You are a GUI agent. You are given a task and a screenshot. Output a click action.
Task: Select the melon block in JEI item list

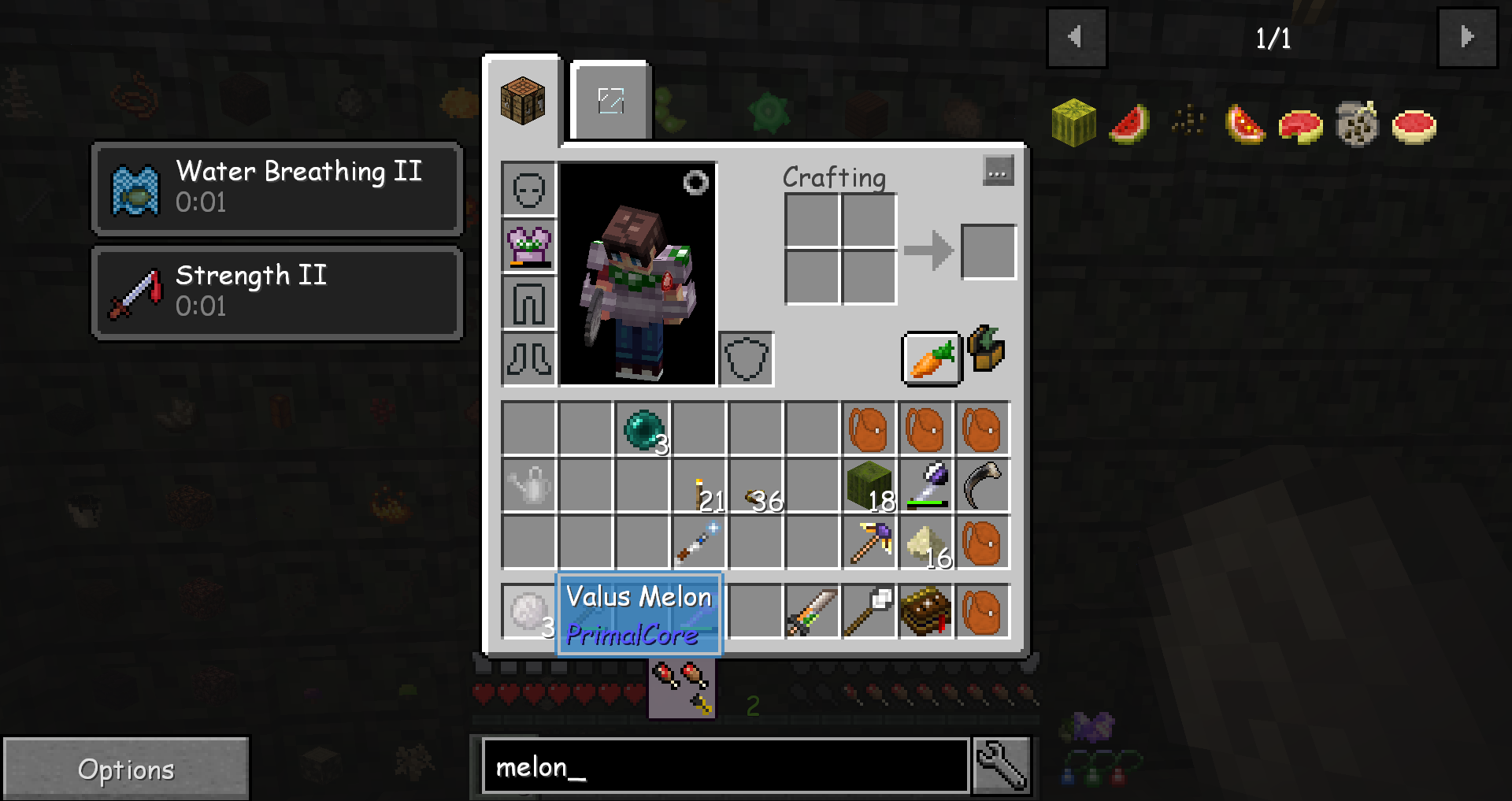pyautogui.click(x=1073, y=123)
